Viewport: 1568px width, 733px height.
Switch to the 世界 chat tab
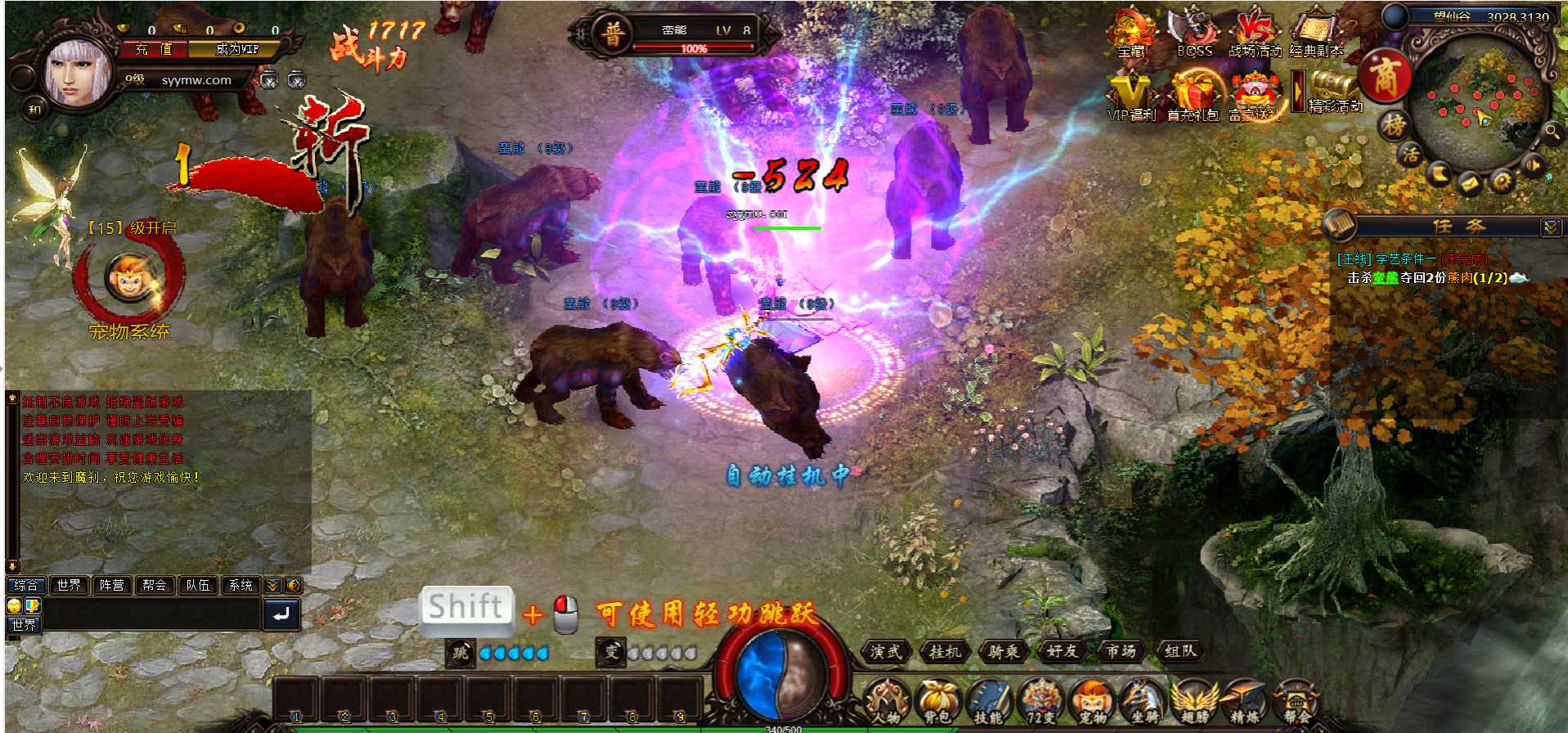coord(69,585)
